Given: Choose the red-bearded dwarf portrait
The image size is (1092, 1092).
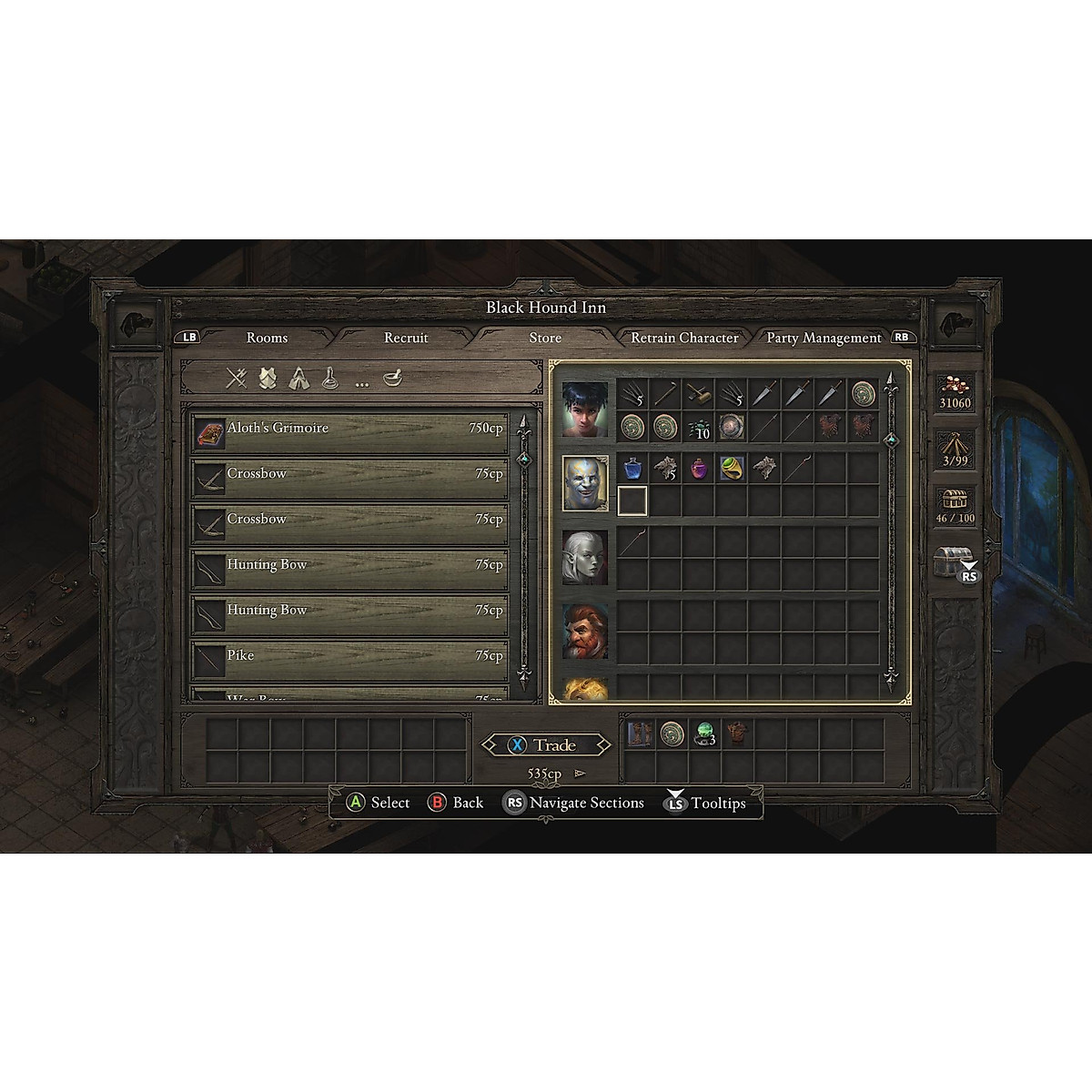Looking at the screenshot, I should (x=585, y=630).
